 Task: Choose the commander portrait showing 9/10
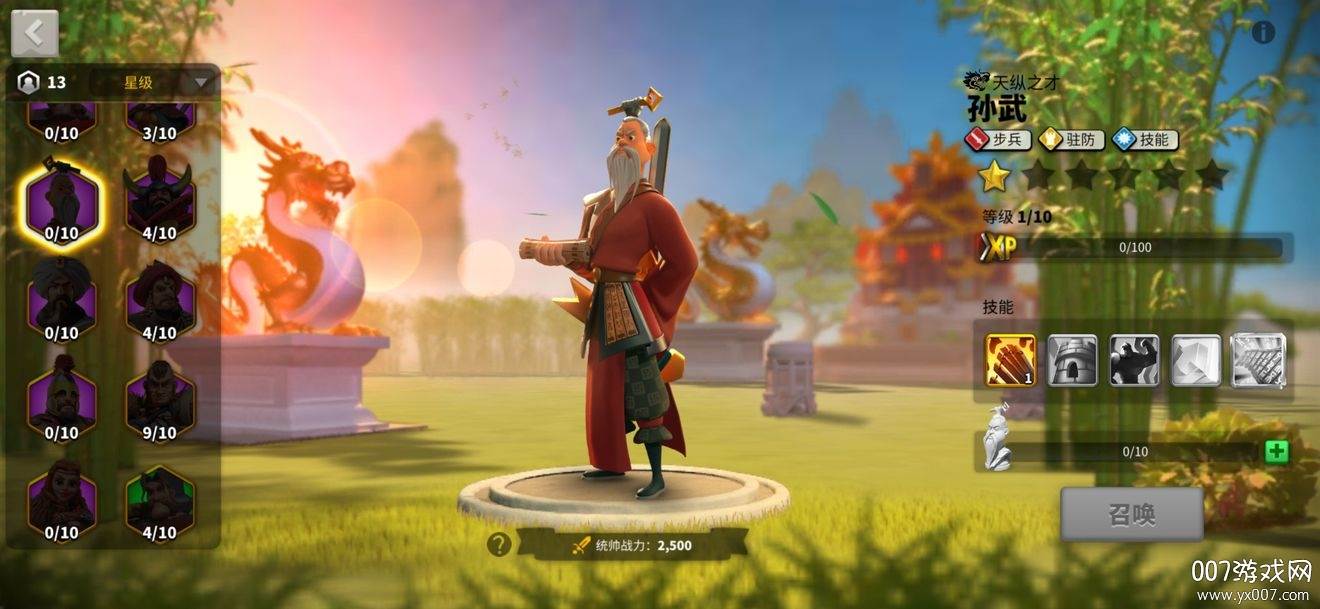coord(159,398)
